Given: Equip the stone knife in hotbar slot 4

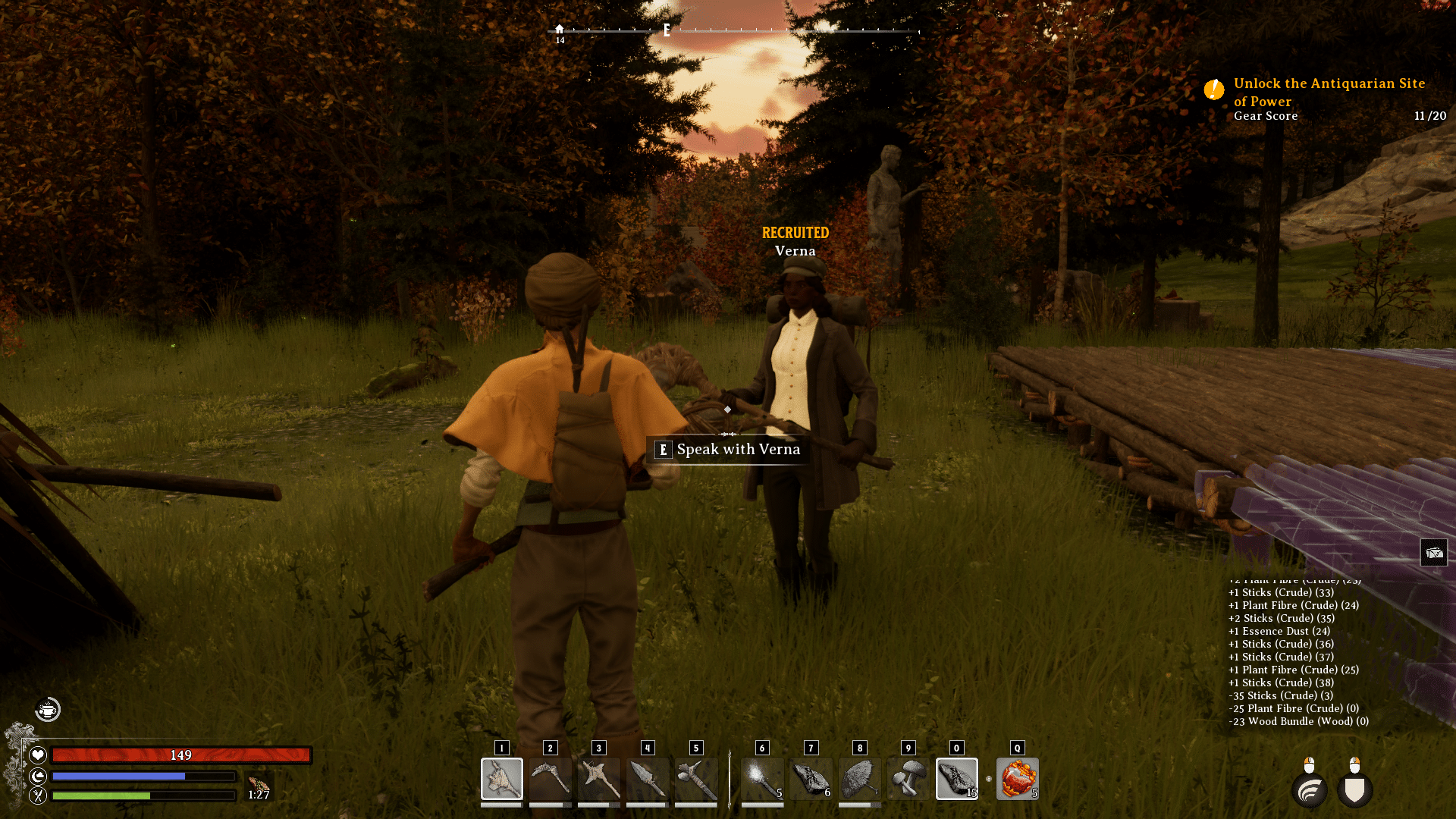Looking at the screenshot, I should [647, 779].
